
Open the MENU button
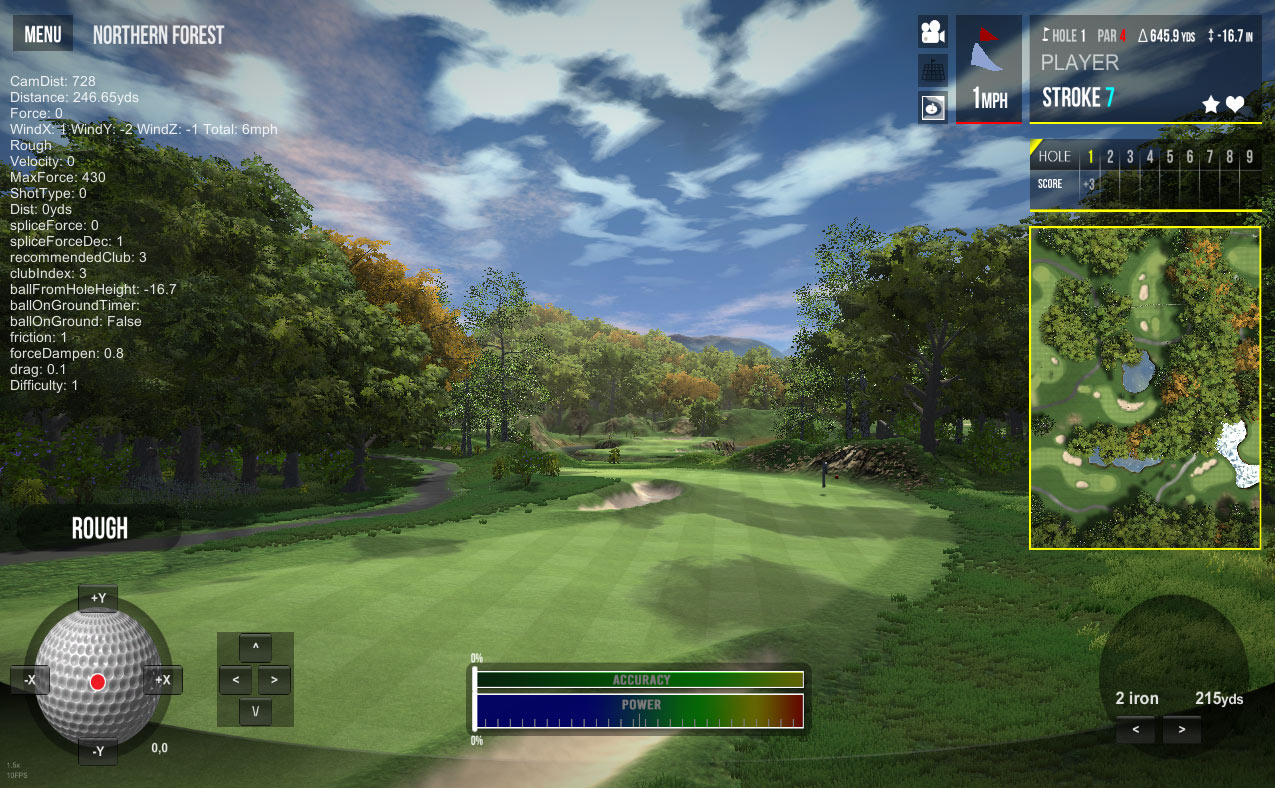click(42, 35)
